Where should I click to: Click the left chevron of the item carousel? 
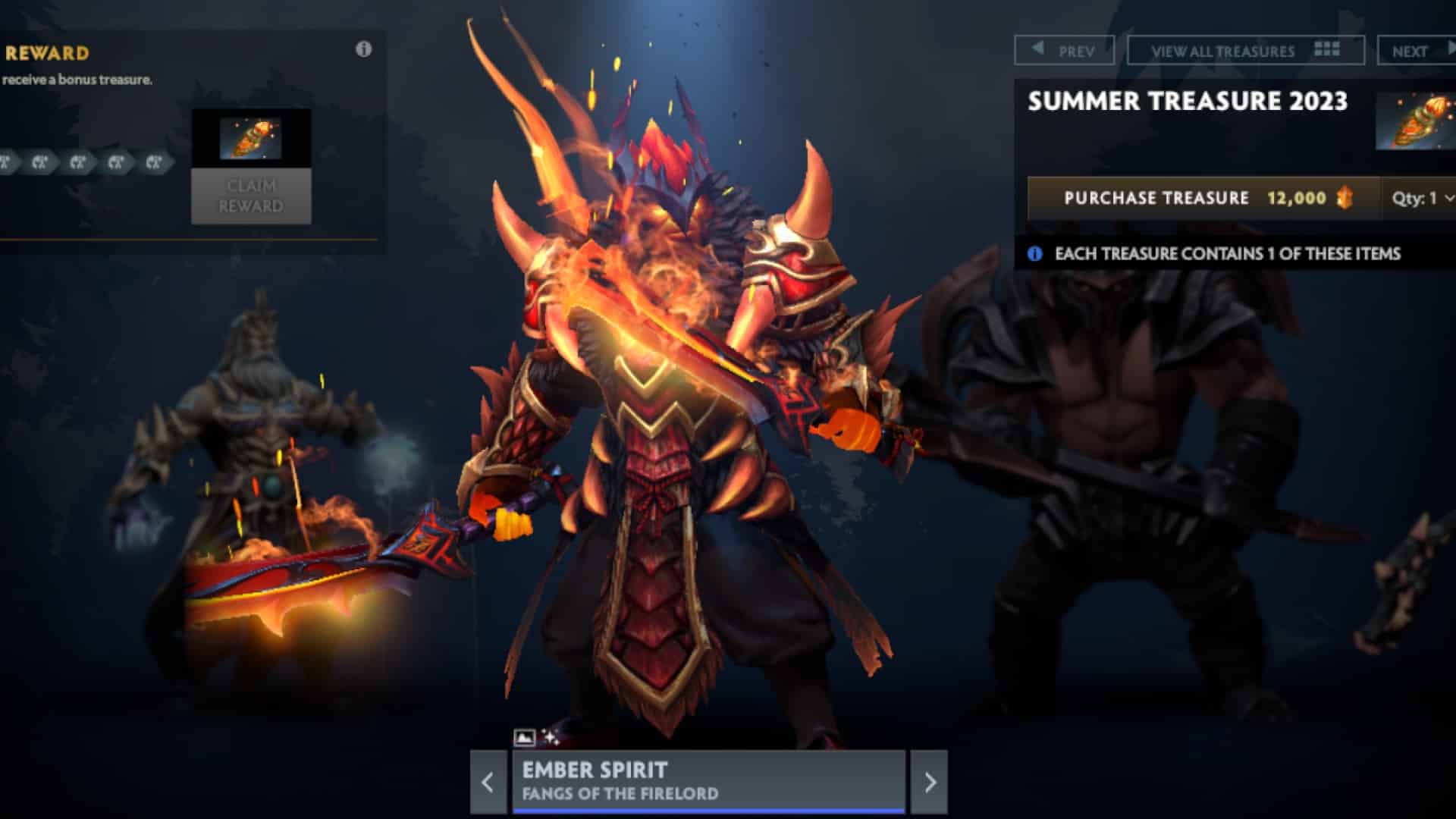pos(489,783)
